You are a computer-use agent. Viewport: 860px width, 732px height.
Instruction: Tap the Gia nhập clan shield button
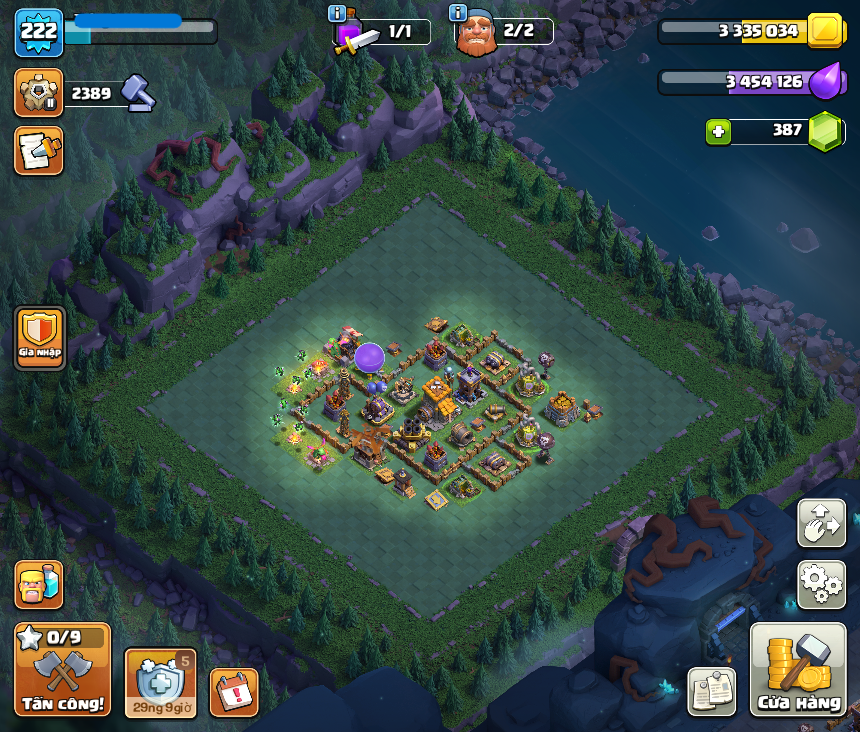tap(40, 337)
